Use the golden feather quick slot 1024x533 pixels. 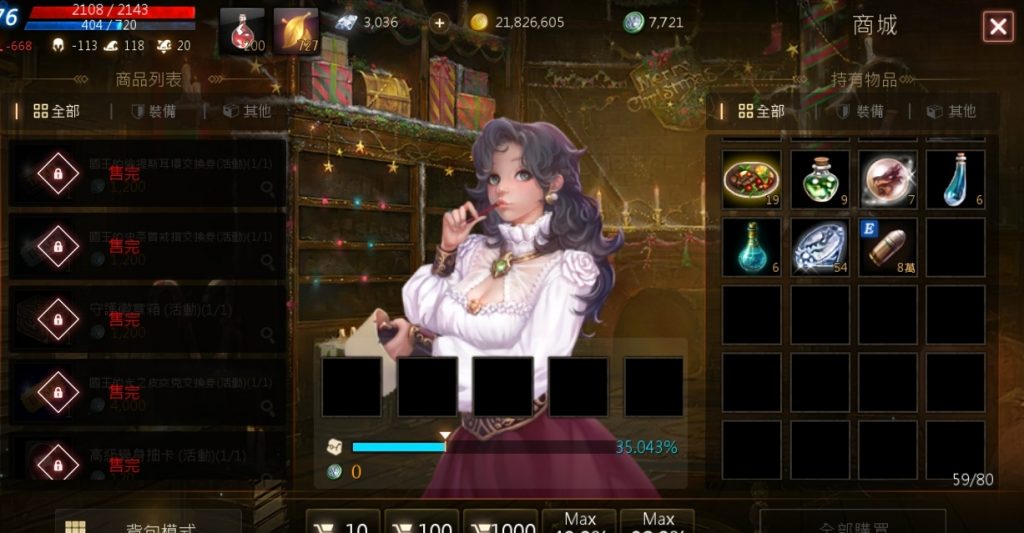[295, 31]
